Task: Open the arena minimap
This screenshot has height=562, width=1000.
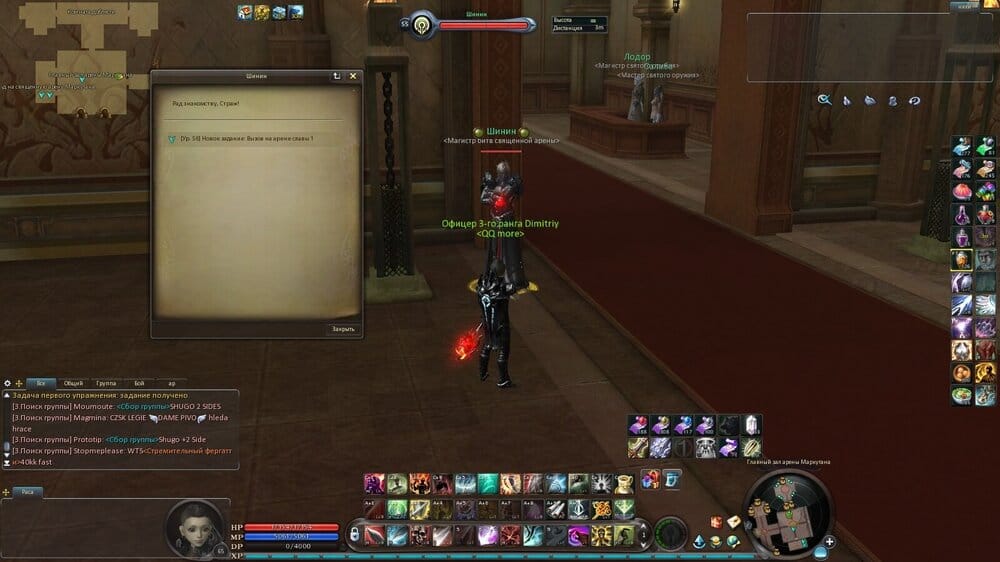Action: [x=783, y=508]
